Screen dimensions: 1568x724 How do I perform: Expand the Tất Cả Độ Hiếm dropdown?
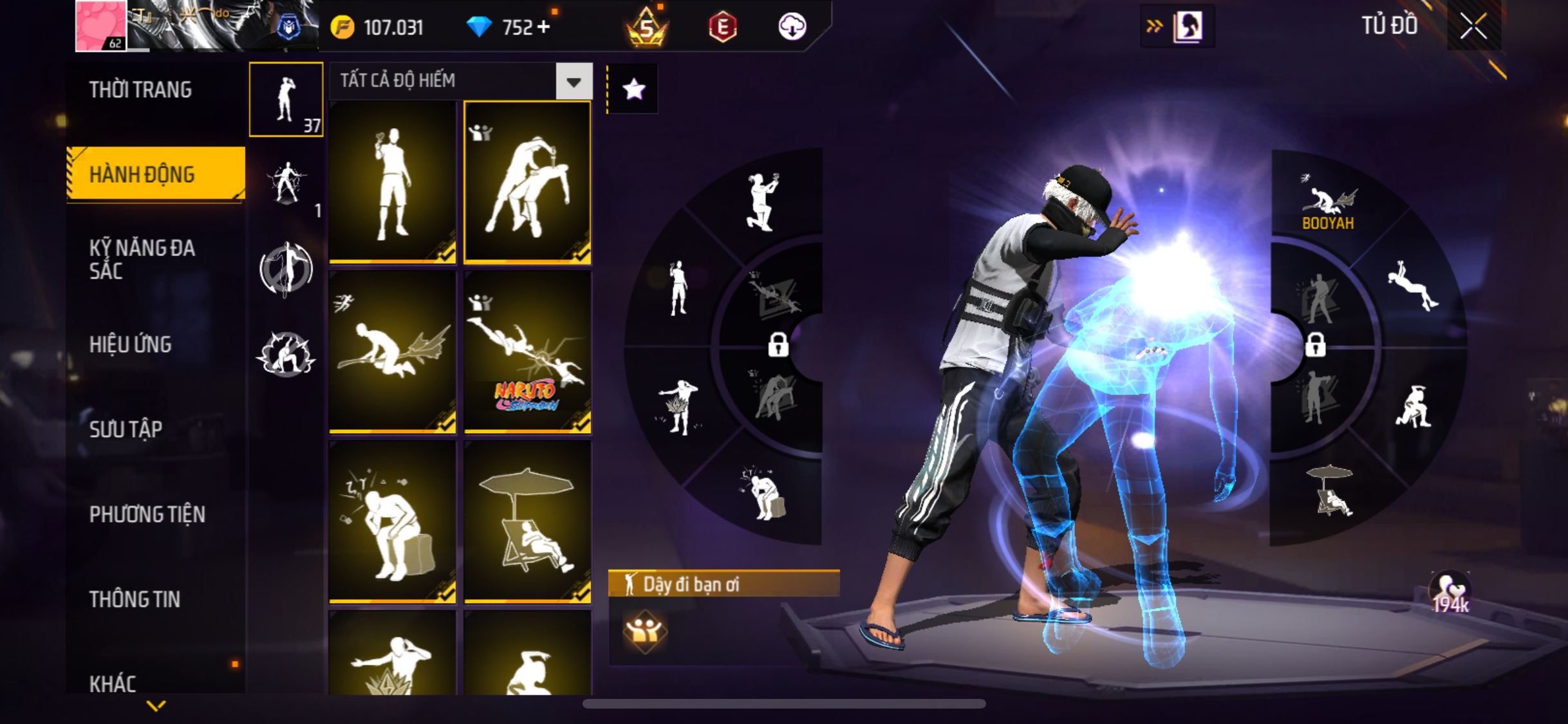pos(574,81)
